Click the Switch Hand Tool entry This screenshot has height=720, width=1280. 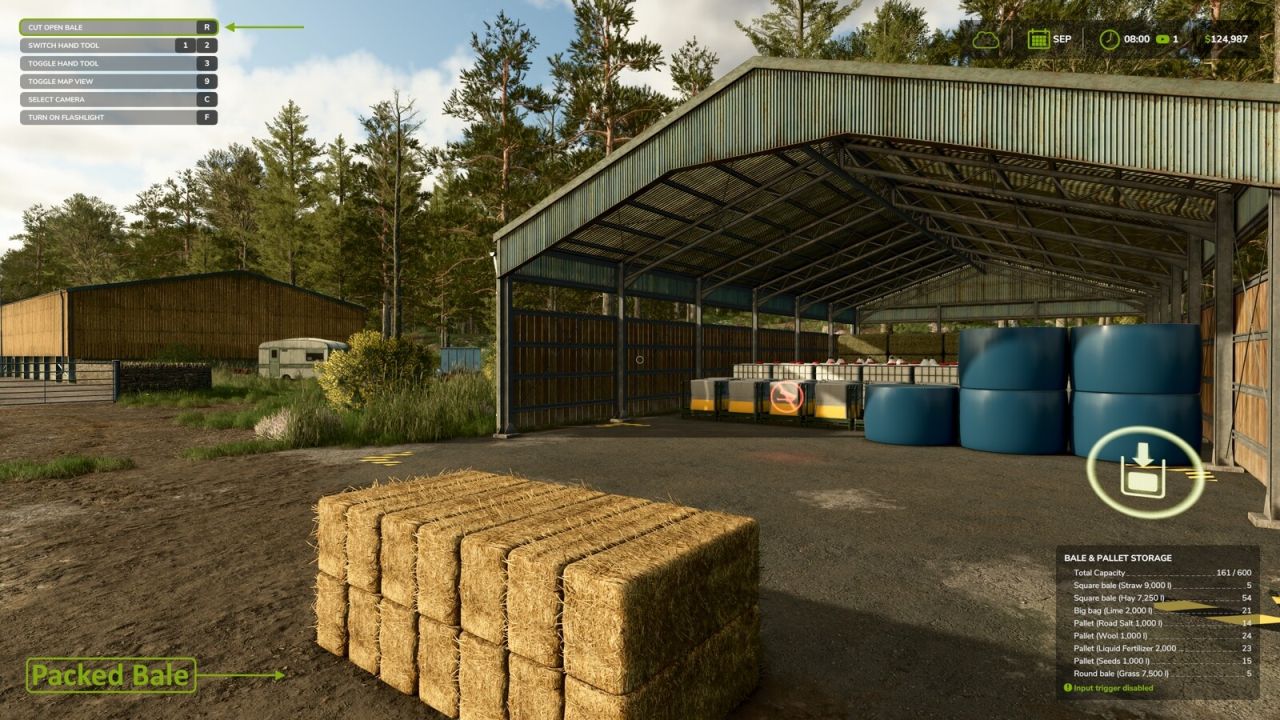[x=115, y=45]
